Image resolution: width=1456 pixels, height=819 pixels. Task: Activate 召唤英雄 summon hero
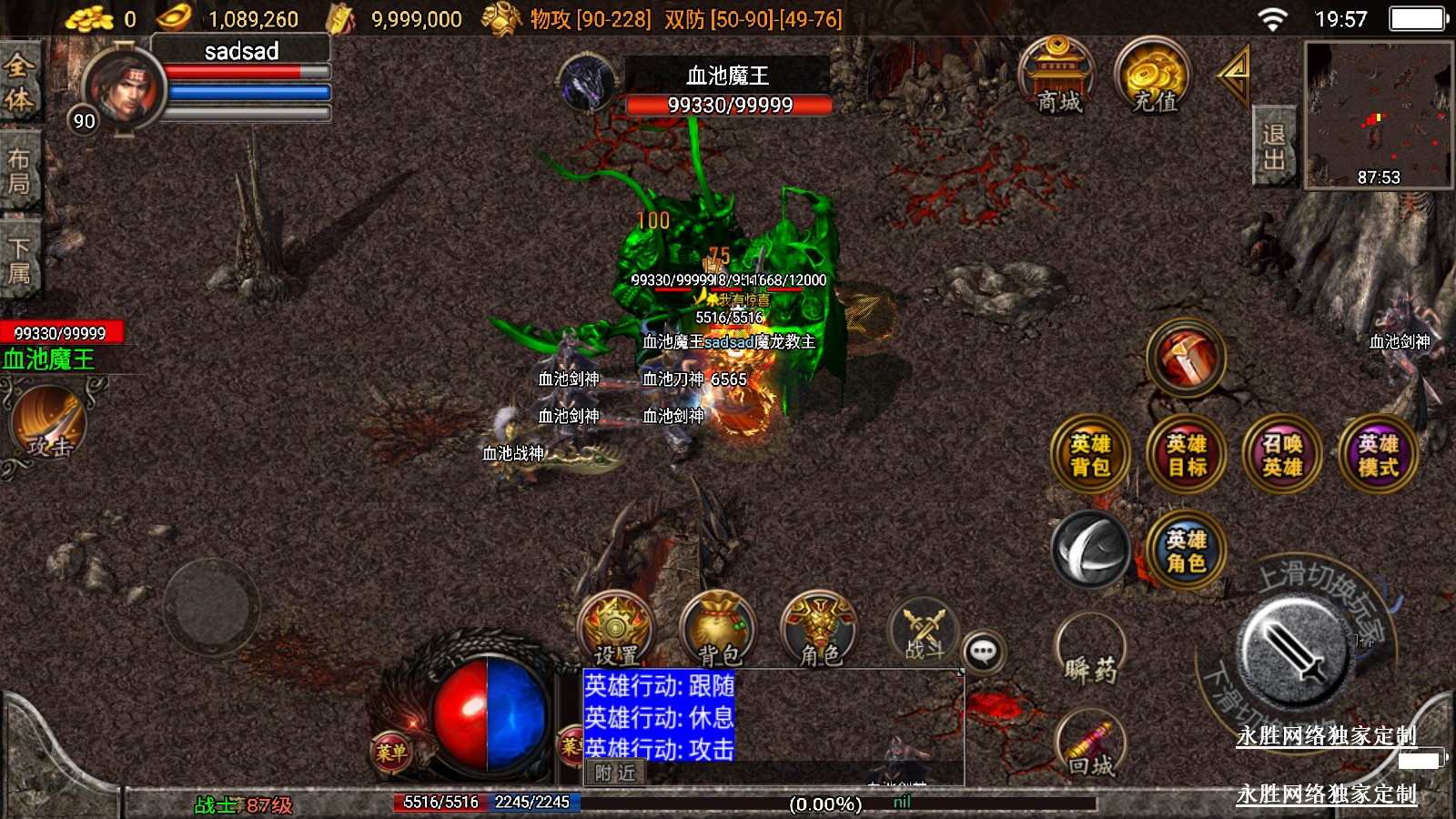(x=1281, y=454)
